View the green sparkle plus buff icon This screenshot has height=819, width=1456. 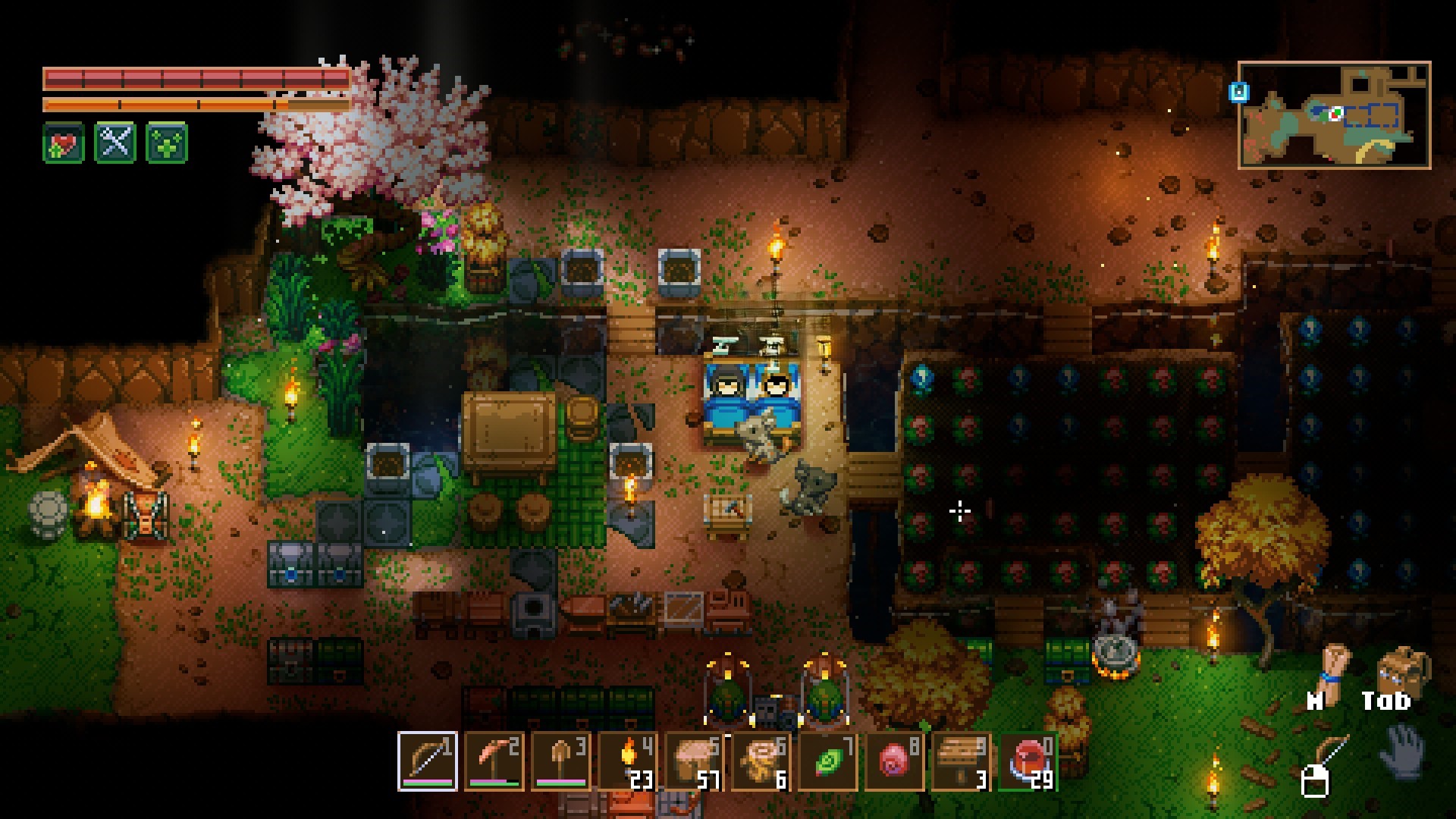pos(167,143)
